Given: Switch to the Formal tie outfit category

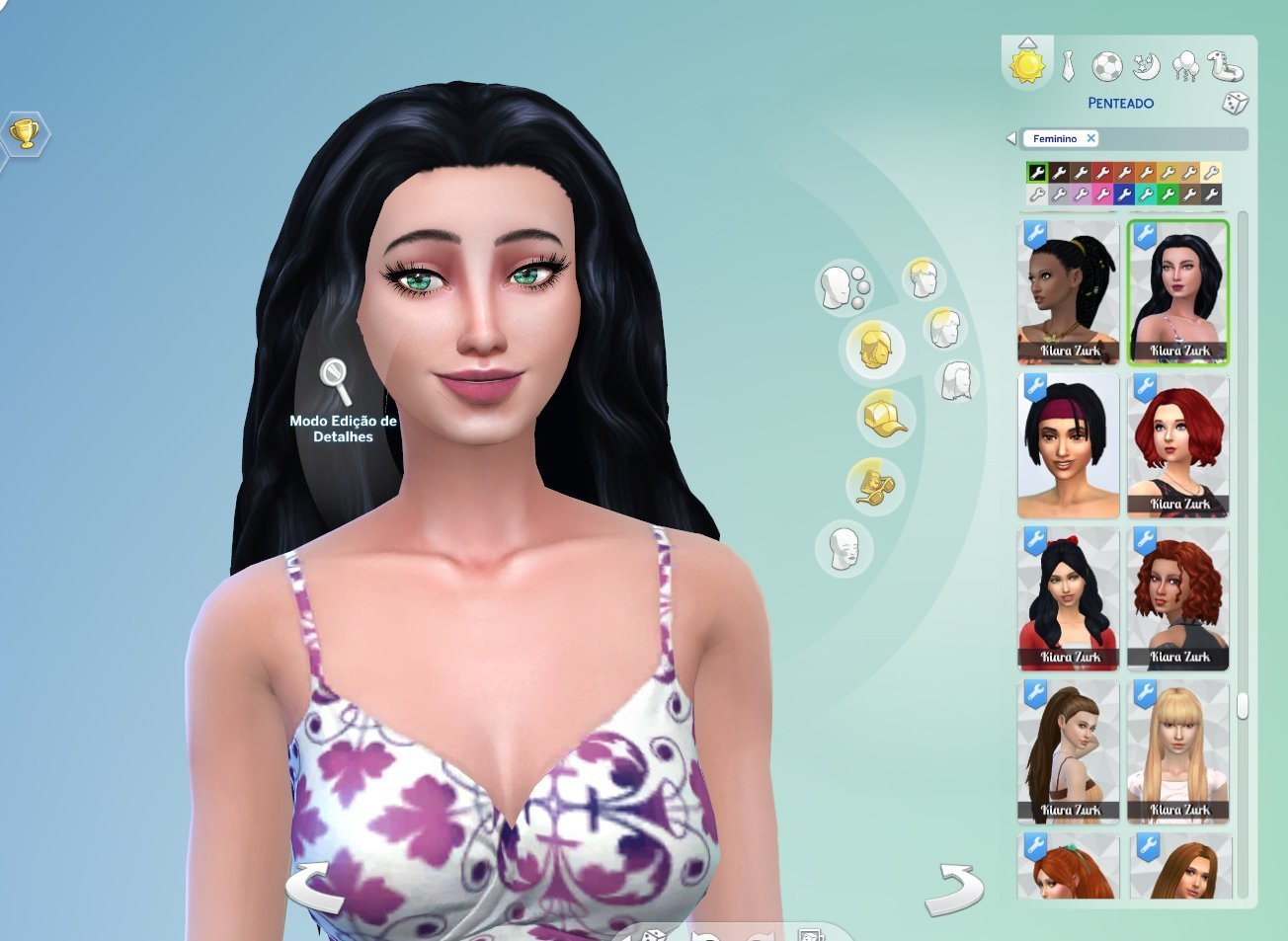Looking at the screenshot, I should tap(1069, 67).
